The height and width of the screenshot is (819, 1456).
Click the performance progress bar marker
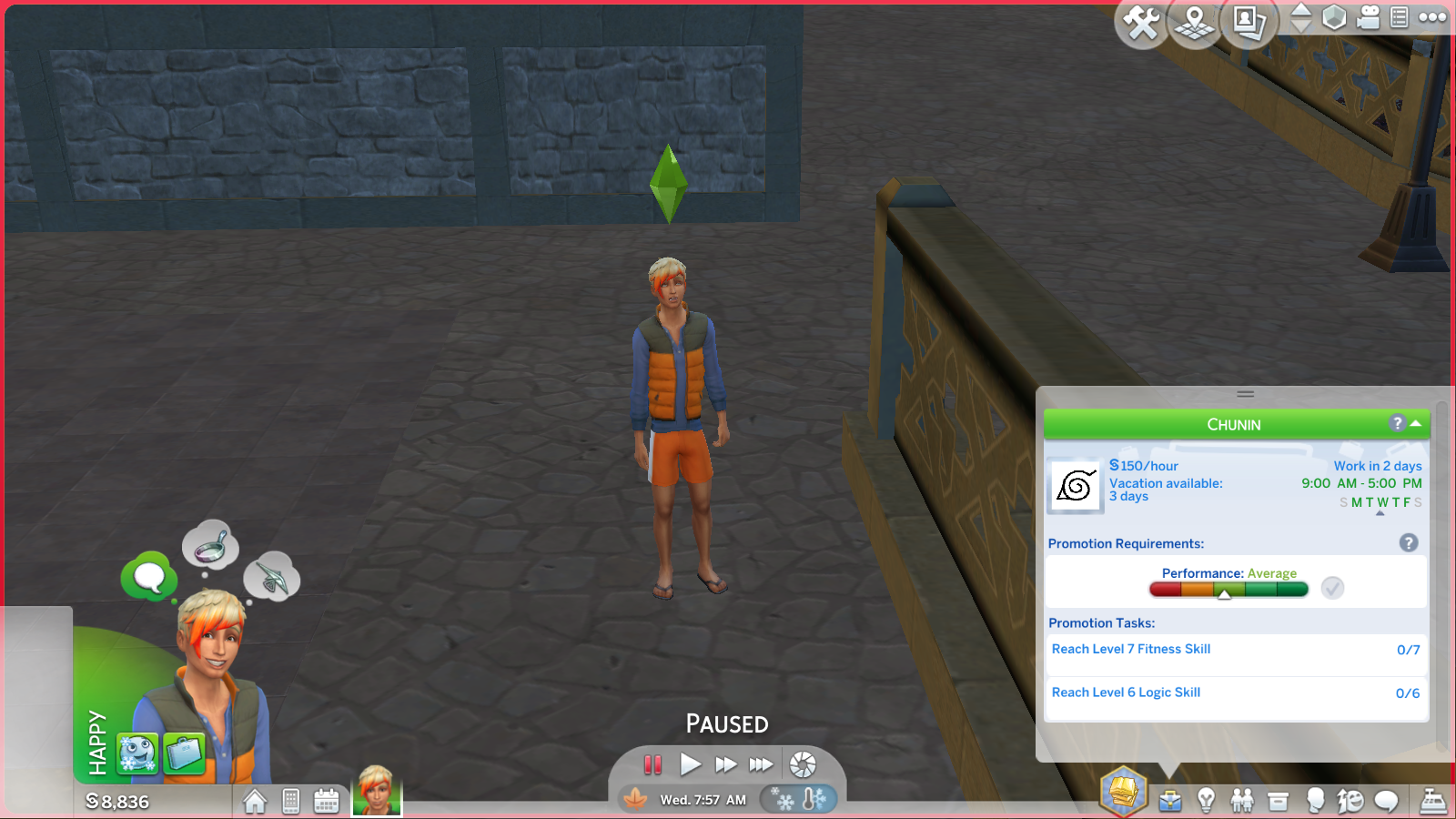coord(1226,593)
